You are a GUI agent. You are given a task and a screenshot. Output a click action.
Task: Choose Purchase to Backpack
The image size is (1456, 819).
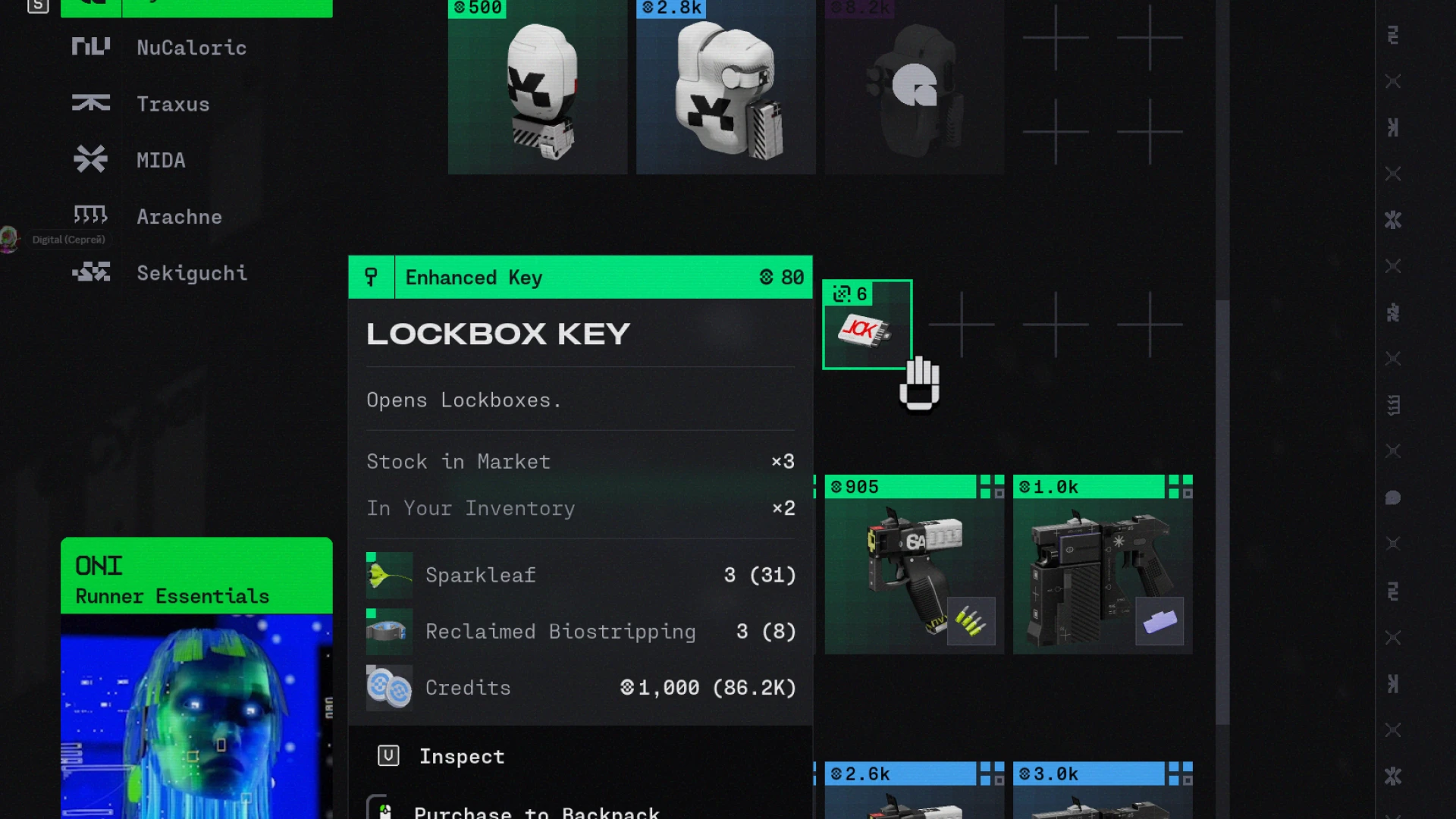(536, 810)
